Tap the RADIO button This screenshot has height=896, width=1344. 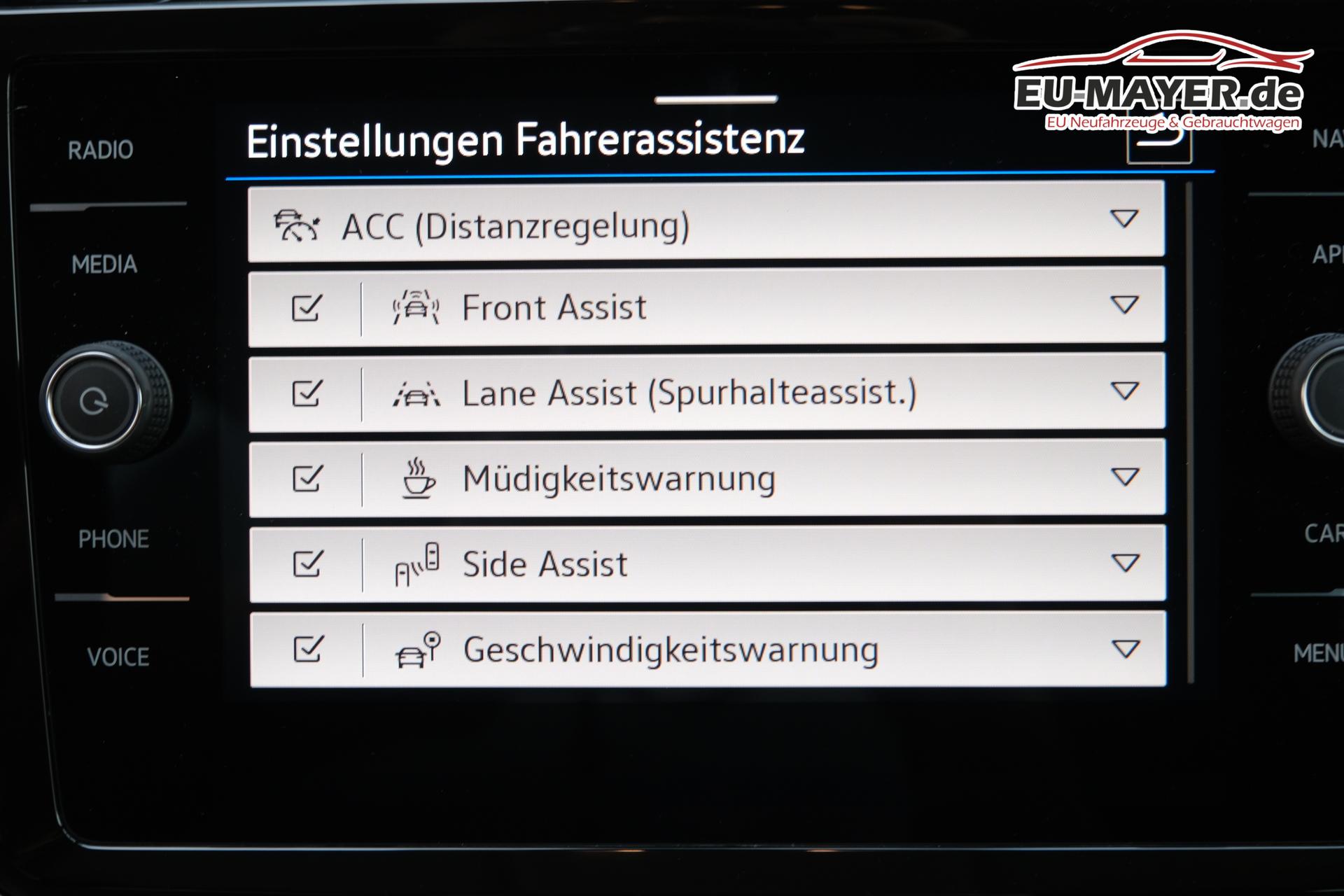[101, 150]
